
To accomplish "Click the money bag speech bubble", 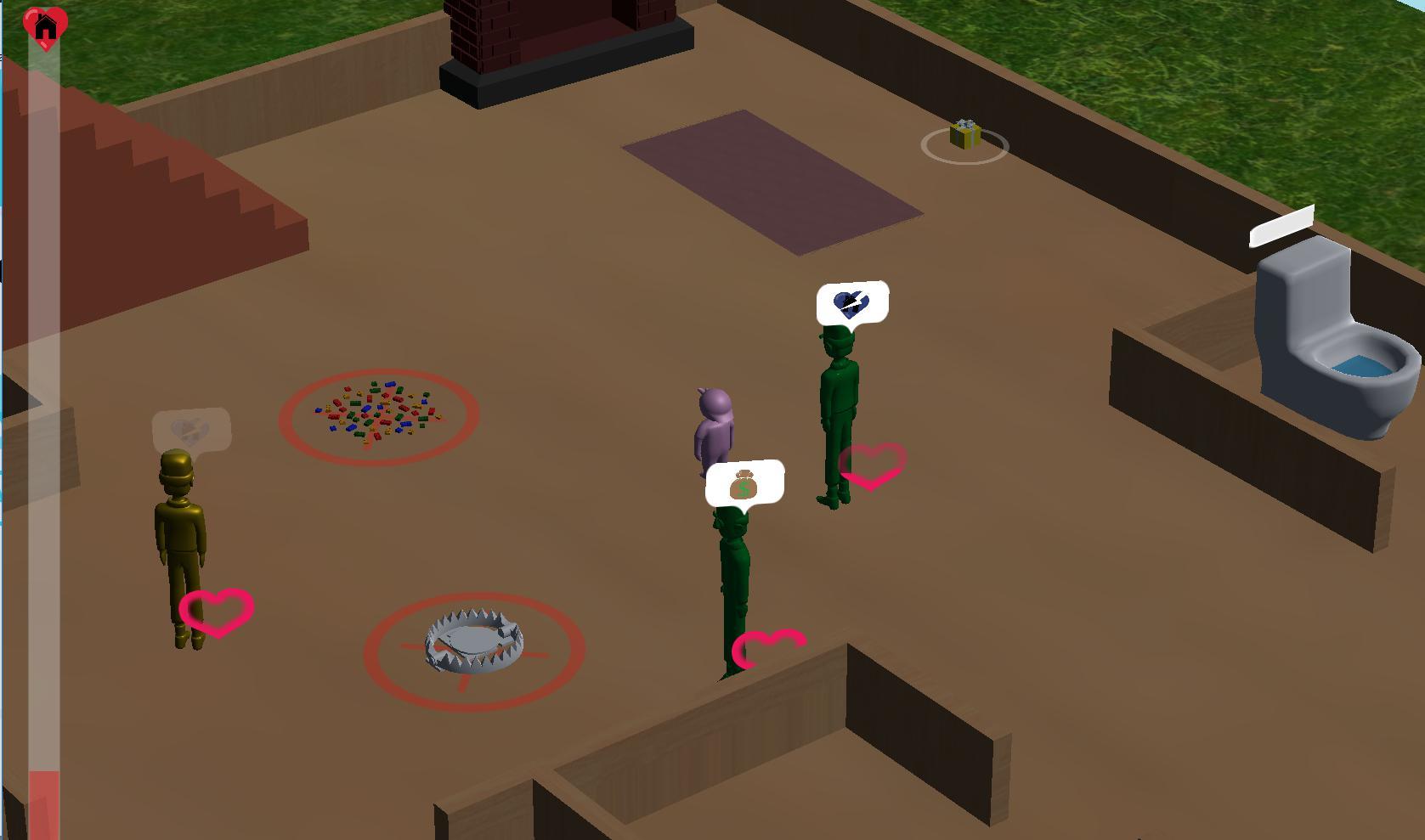I will pyautogui.click(x=745, y=484).
